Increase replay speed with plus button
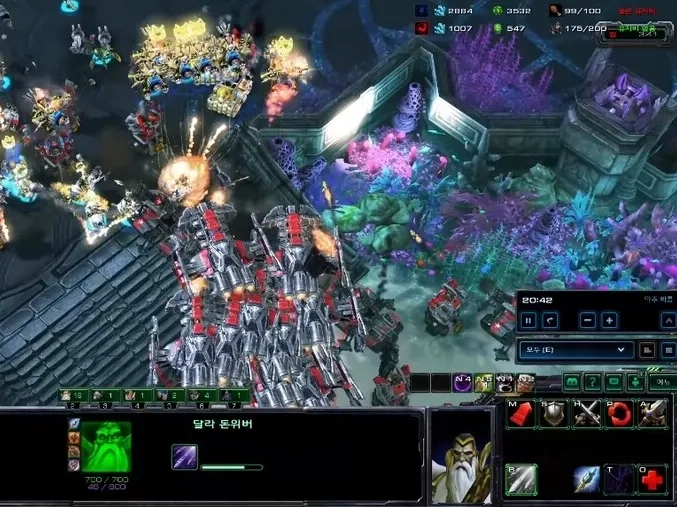The height and width of the screenshot is (507, 677). coord(609,321)
